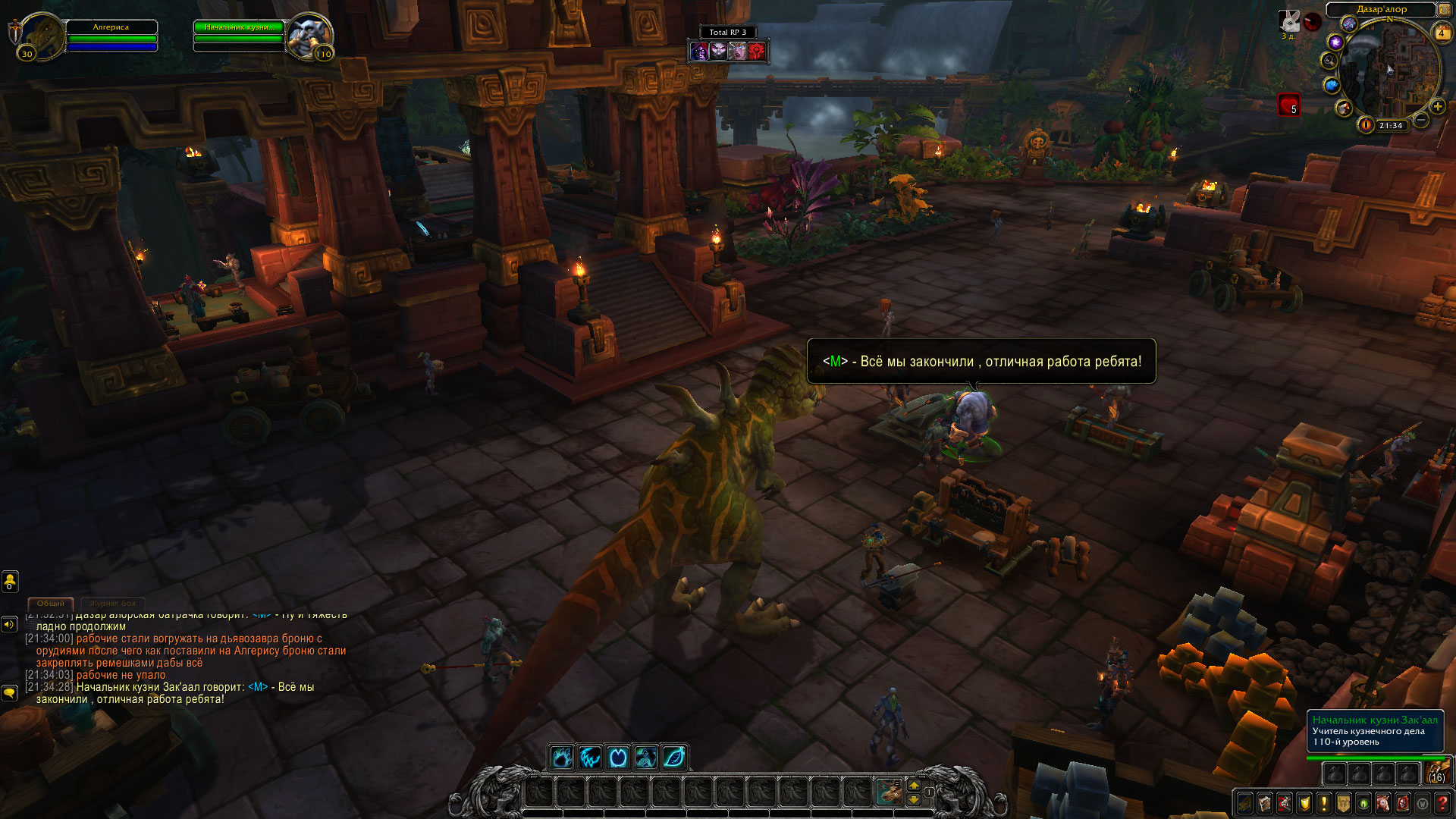
Task: Switch to the Журнал боя chat tab
Action: 112,604
